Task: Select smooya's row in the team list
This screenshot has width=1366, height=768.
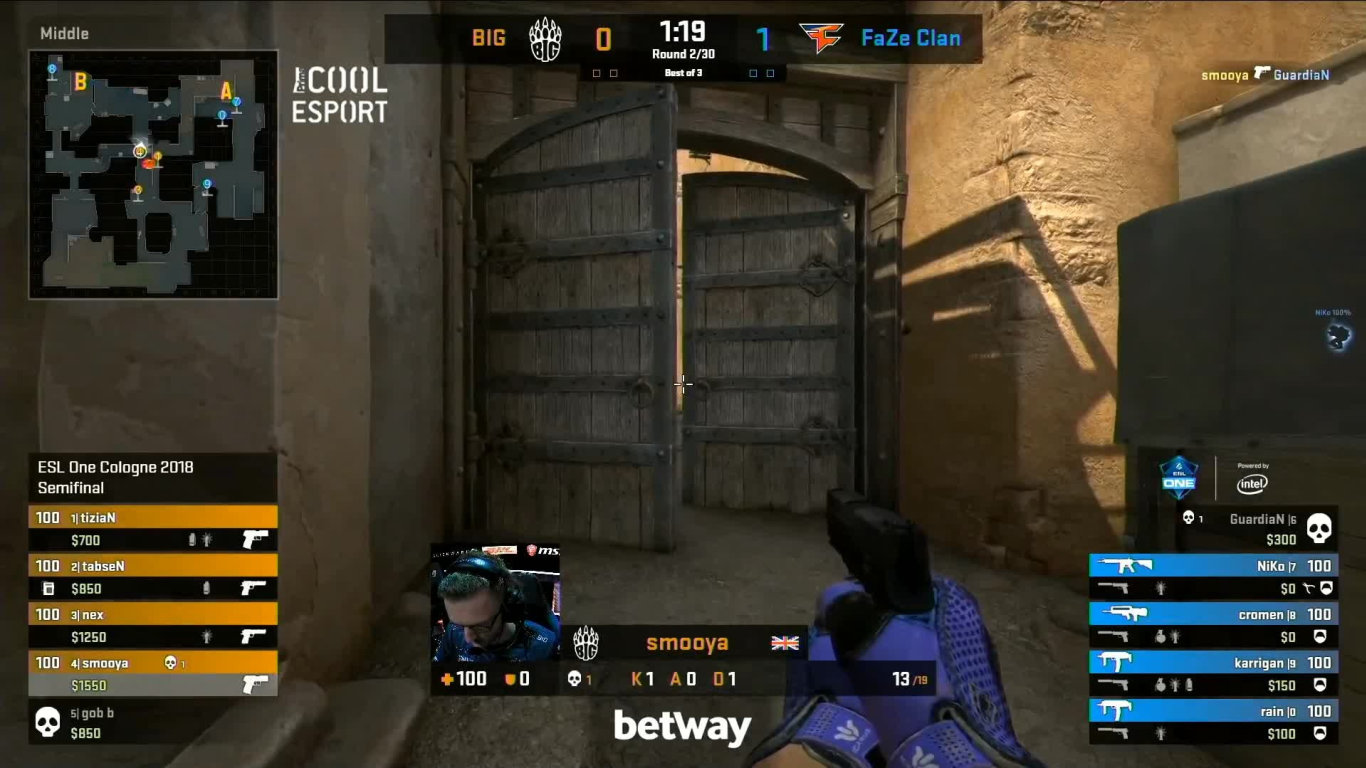Action: click(x=153, y=673)
